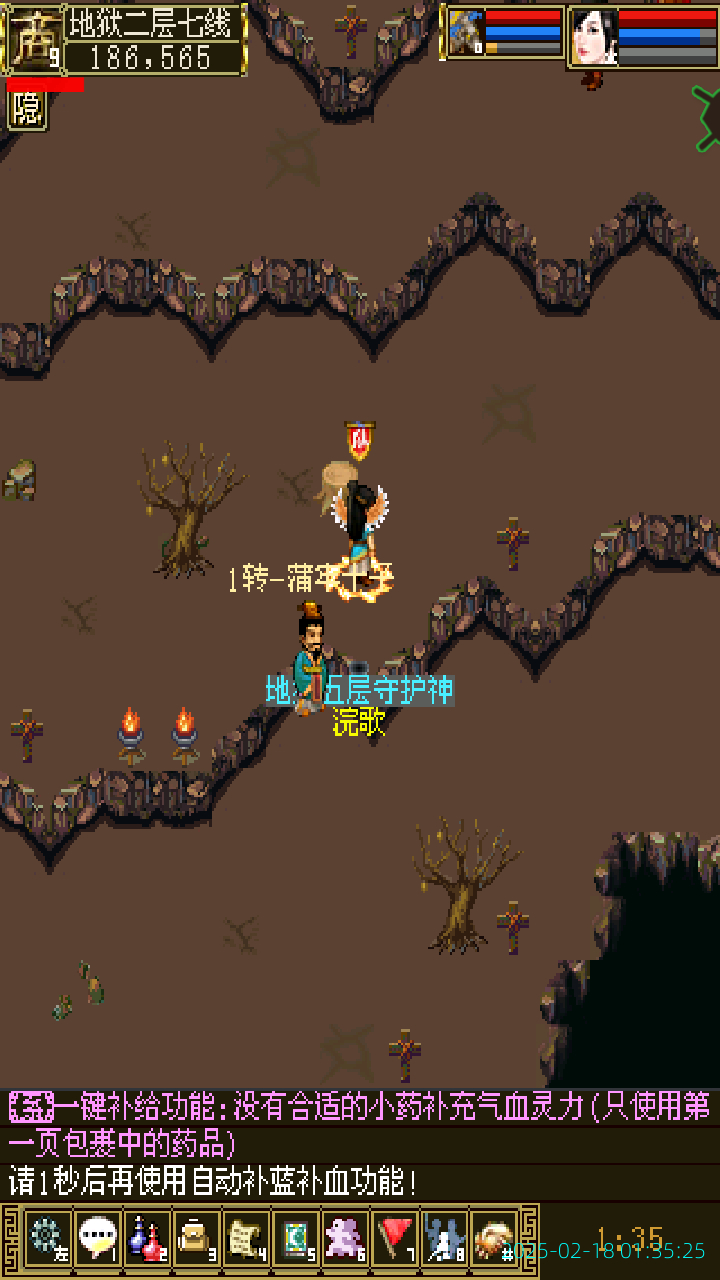The height and width of the screenshot is (1280, 720).
Task: Use the potion bottles shortcut
Action: pyautogui.click(x=147, y=1240)
